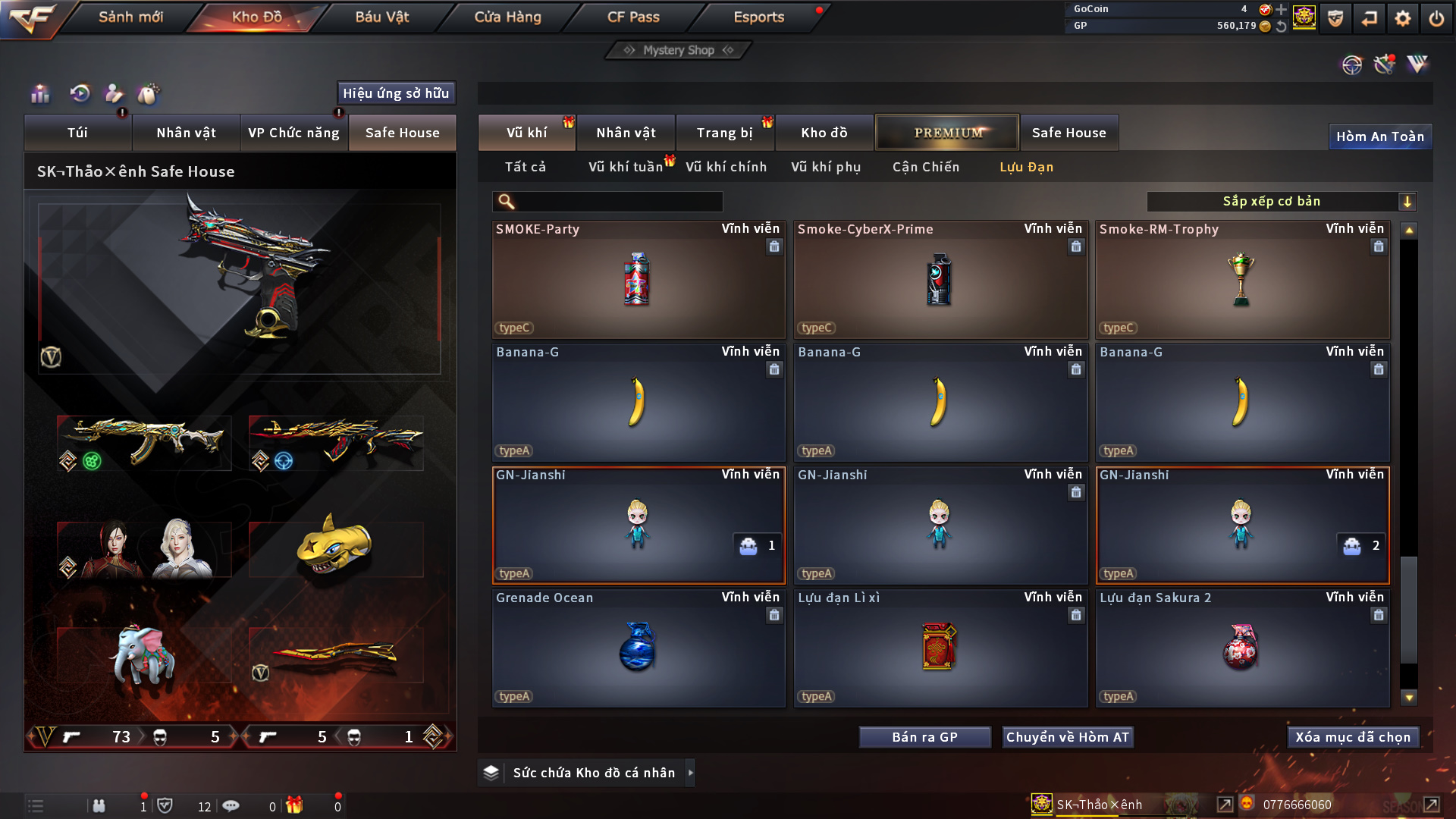Go to Sảnh mới lobby
1456x819 pixels.
pyautogui.click(x=130, y=17)
